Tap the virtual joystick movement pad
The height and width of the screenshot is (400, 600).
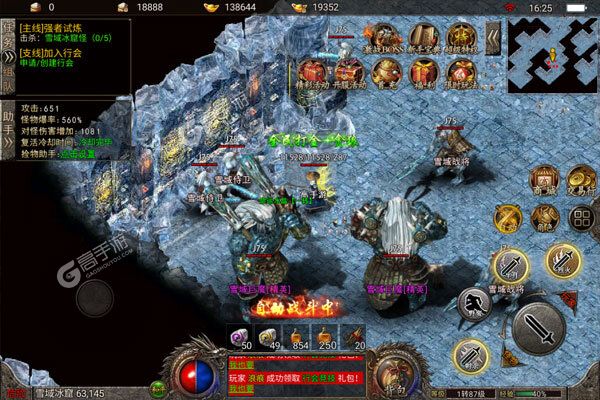(x=96, y=297)
